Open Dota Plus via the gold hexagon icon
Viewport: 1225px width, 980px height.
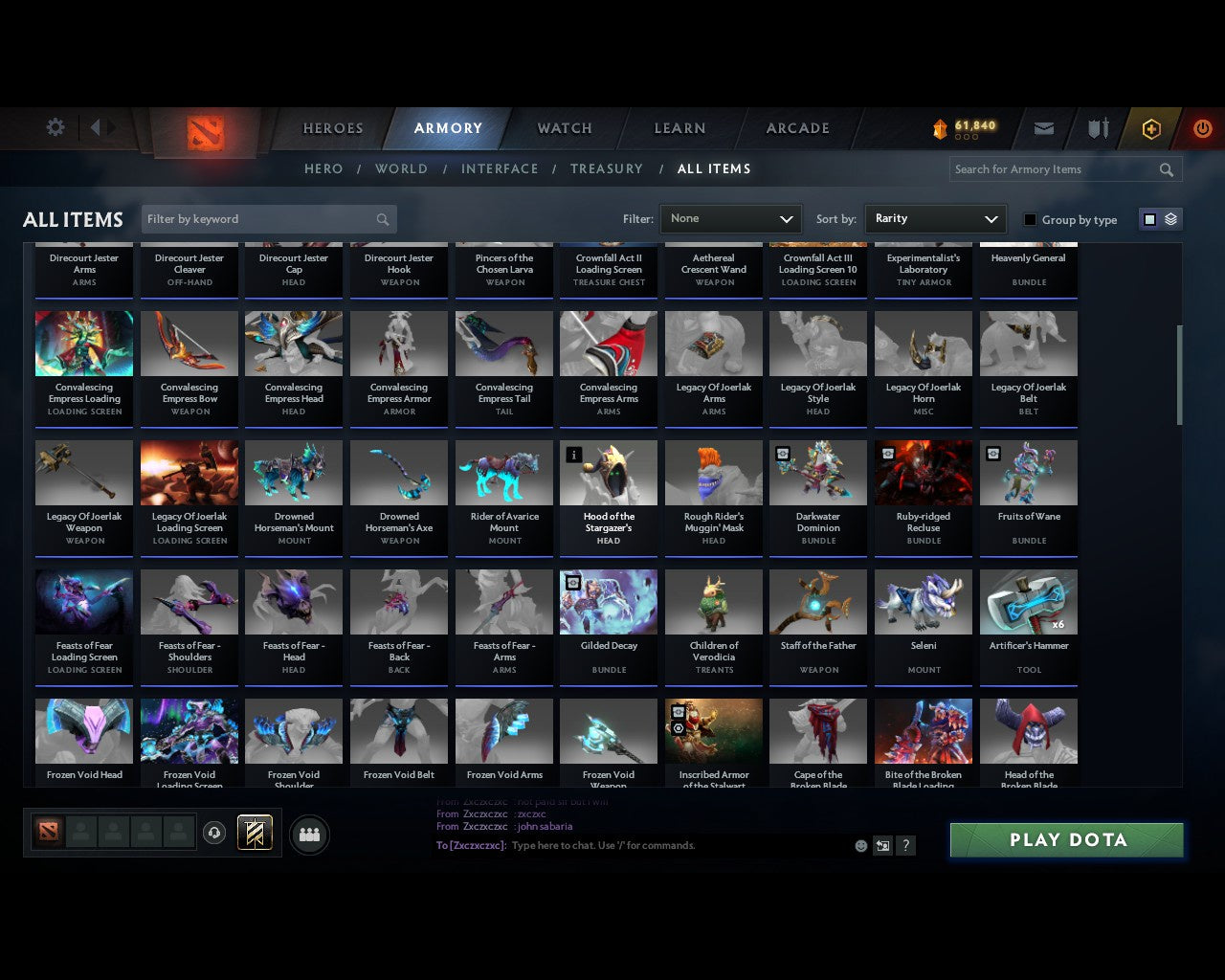1150,128
